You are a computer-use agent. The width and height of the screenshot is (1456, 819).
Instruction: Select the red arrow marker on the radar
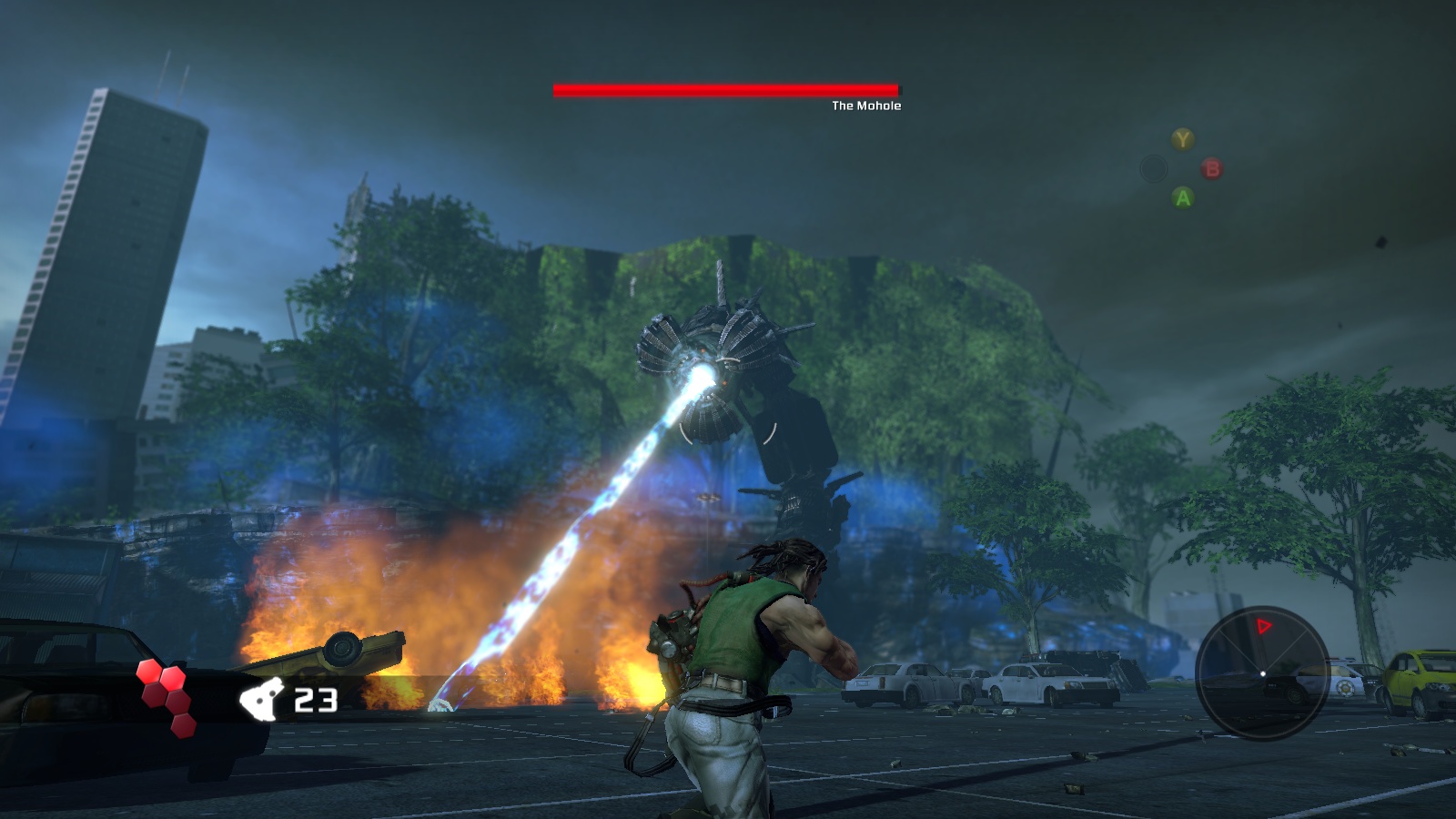click(x=1263, y=626)
